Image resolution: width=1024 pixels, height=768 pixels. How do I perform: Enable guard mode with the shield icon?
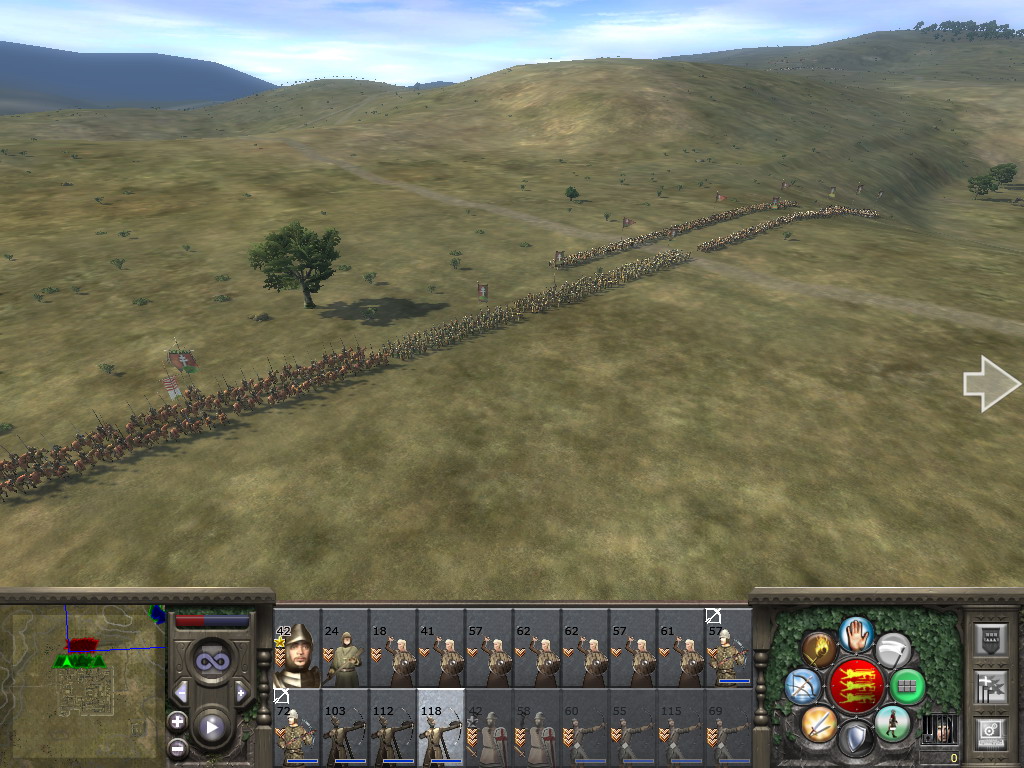(856, 739)
